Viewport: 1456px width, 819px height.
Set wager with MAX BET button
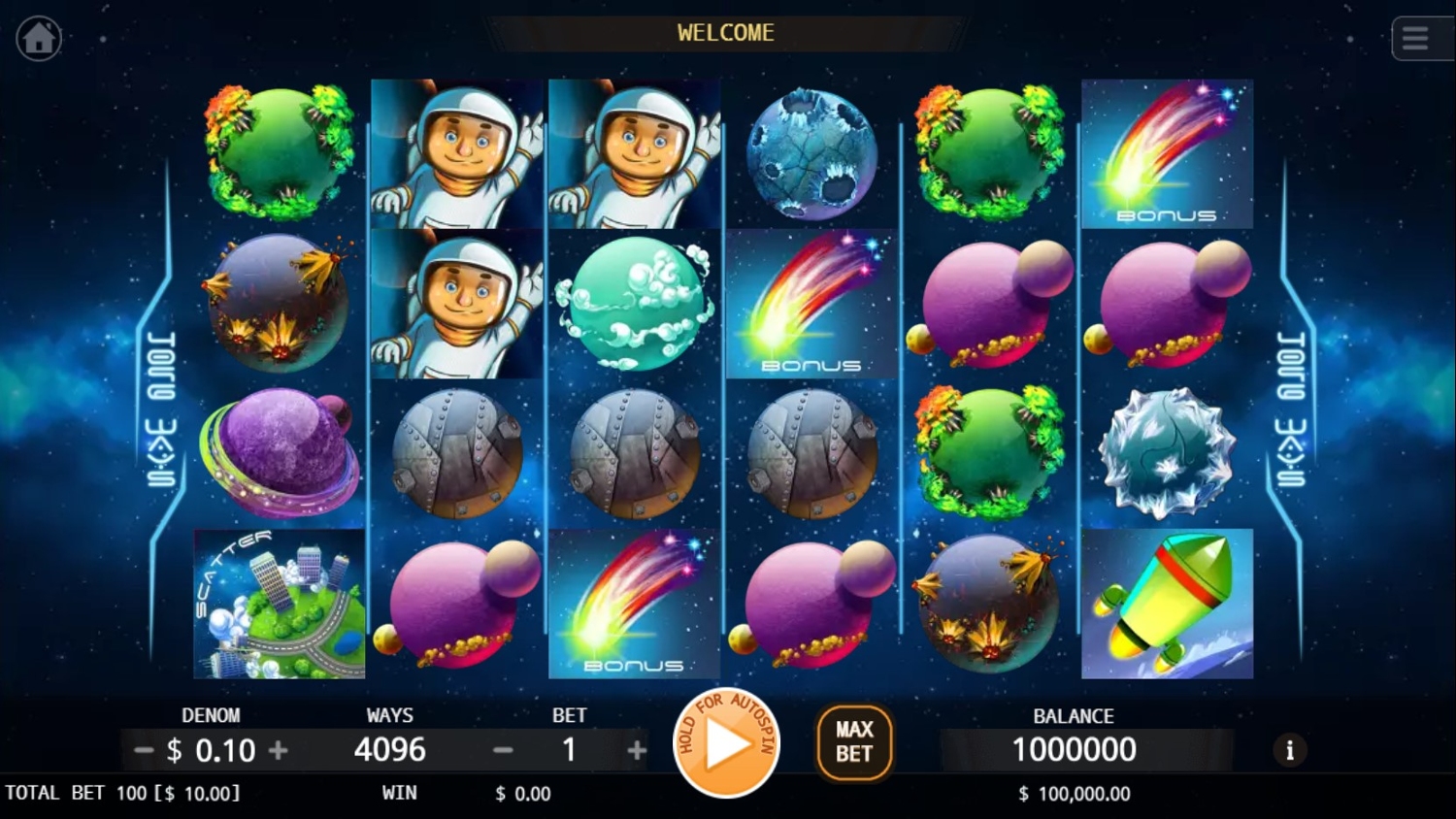coord(854,742)
